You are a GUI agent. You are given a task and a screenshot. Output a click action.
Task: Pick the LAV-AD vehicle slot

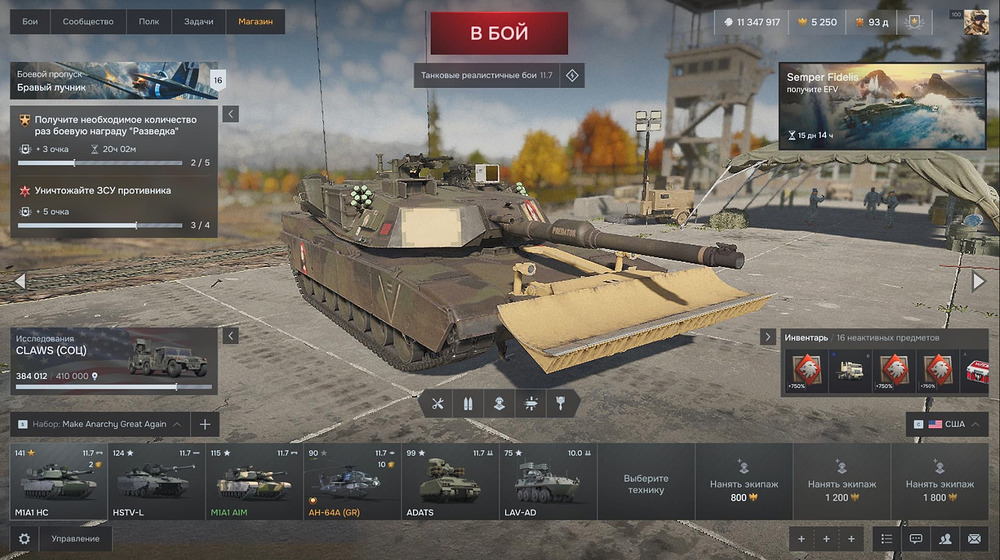click(x=547, y=482)
